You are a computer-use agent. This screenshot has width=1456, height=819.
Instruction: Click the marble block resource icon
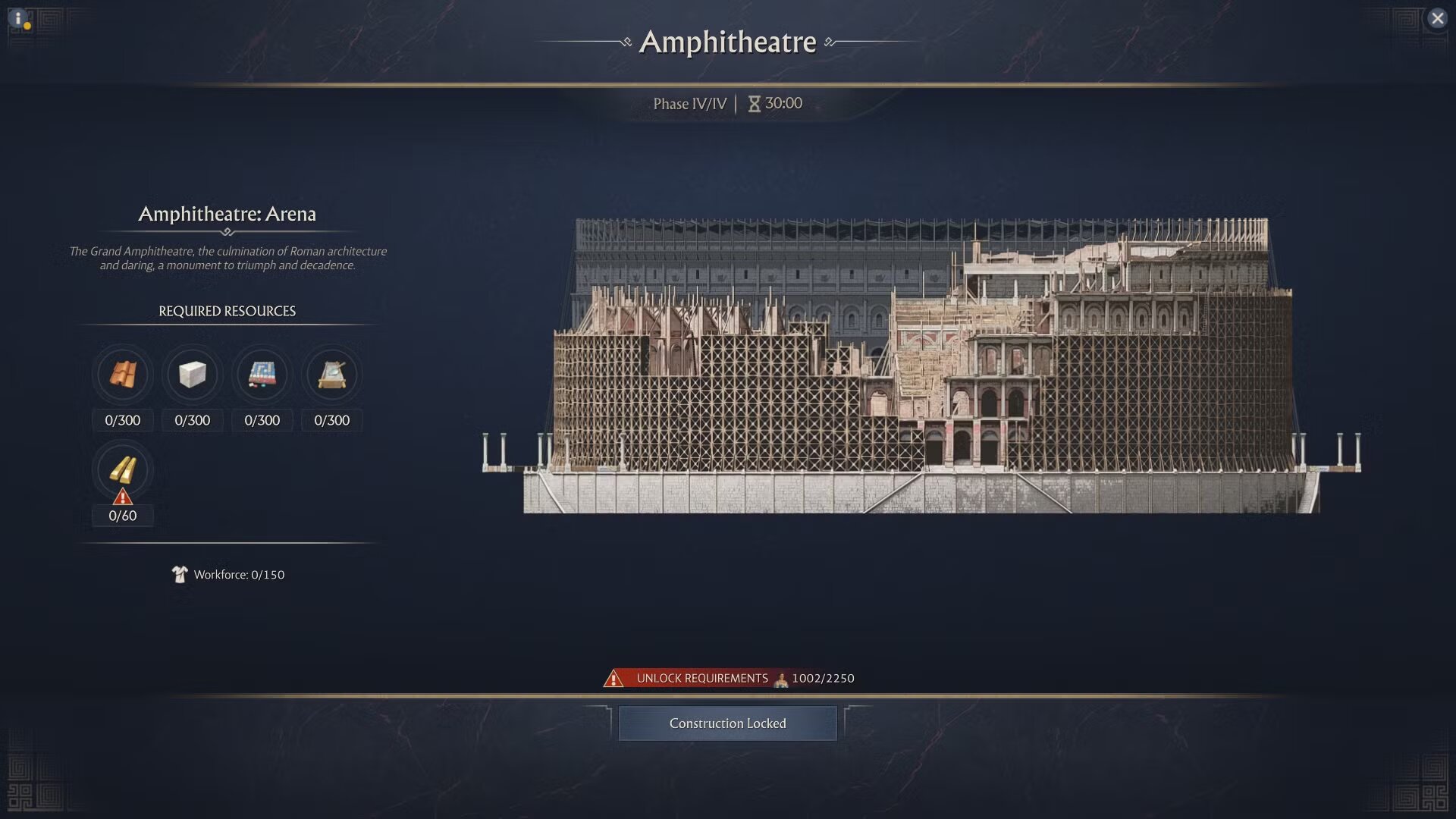192,375
